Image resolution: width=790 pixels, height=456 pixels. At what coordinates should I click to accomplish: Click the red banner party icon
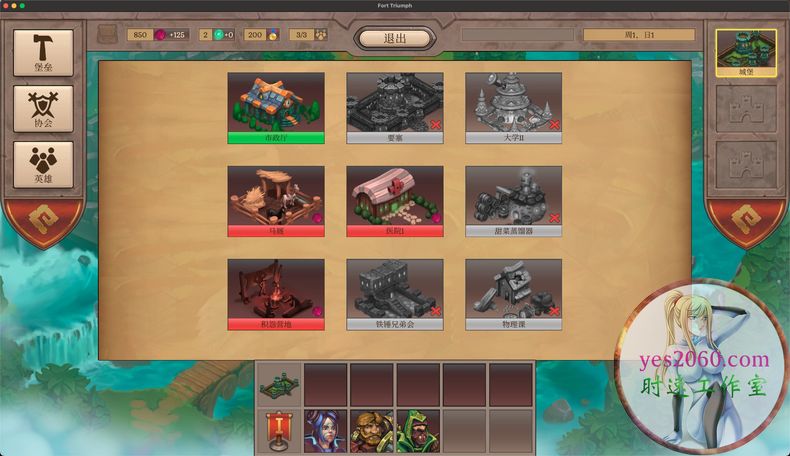(279, 430)
